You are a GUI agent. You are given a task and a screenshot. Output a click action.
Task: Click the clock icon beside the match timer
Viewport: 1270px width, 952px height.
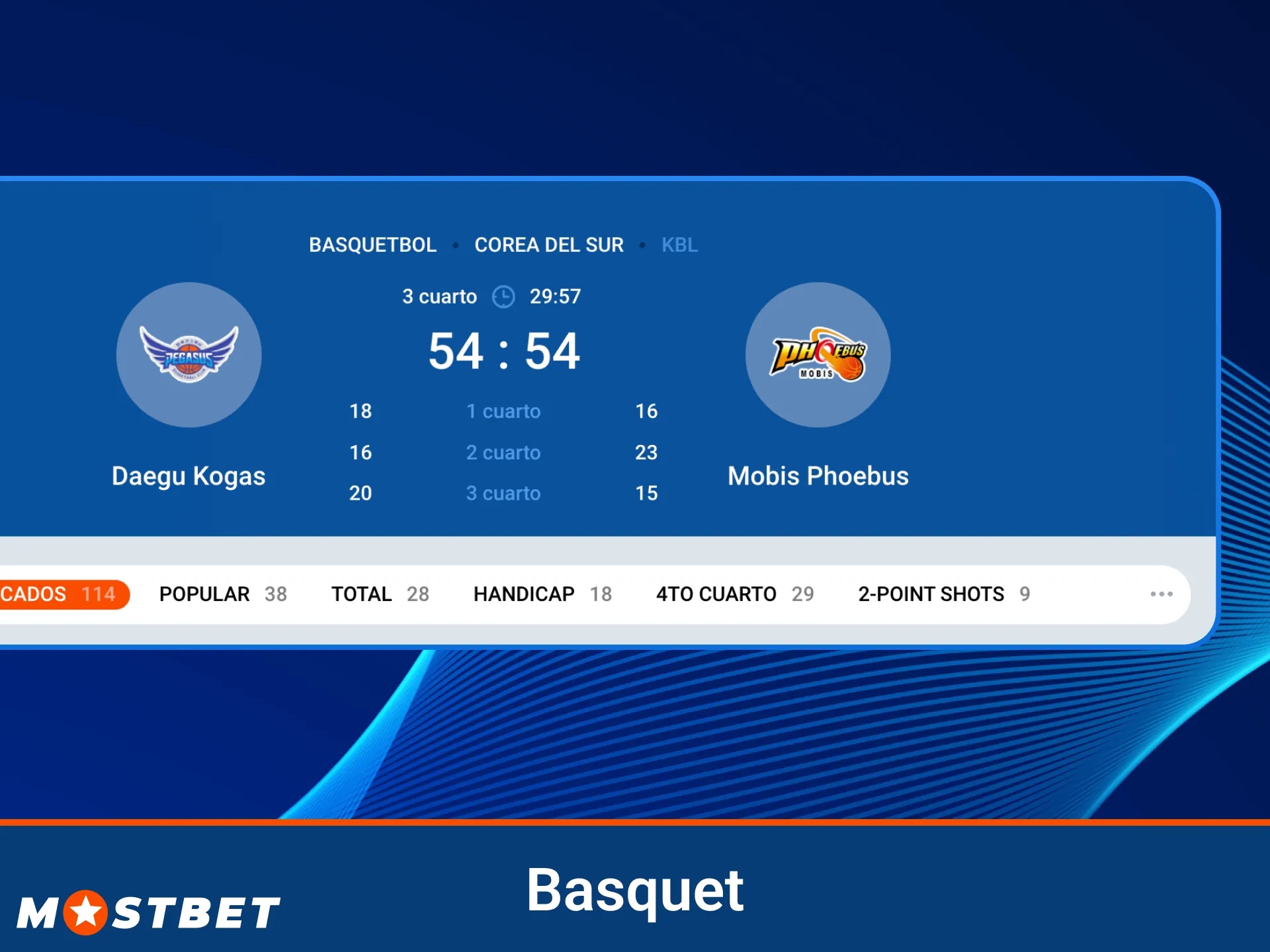pyautogui.click(x=503, y=297)
